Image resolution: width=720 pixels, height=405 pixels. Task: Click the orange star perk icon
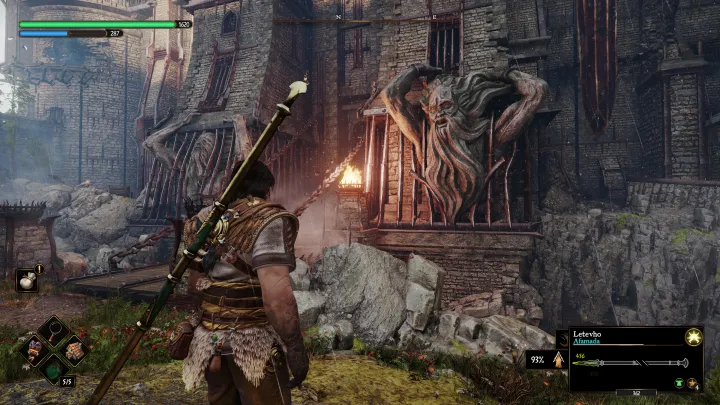(x=692, y=383)
